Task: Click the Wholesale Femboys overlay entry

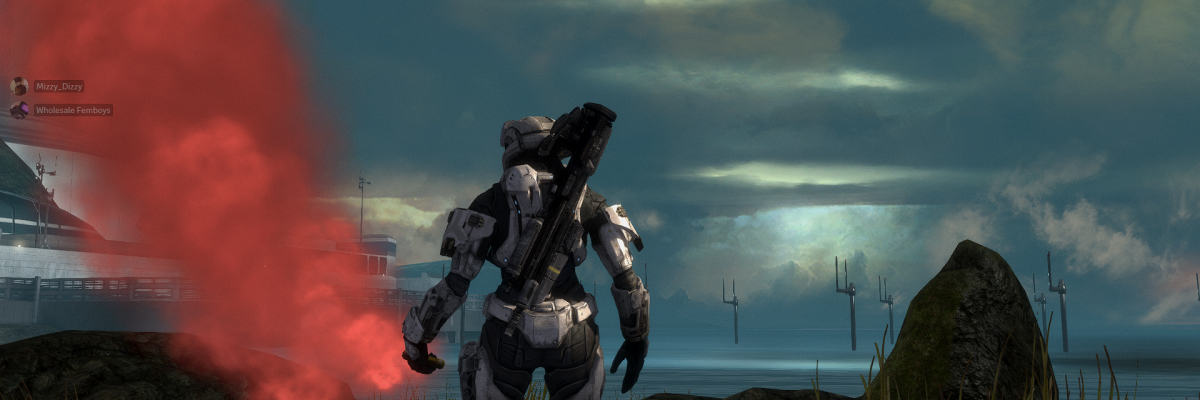Action: click(72, 110)
